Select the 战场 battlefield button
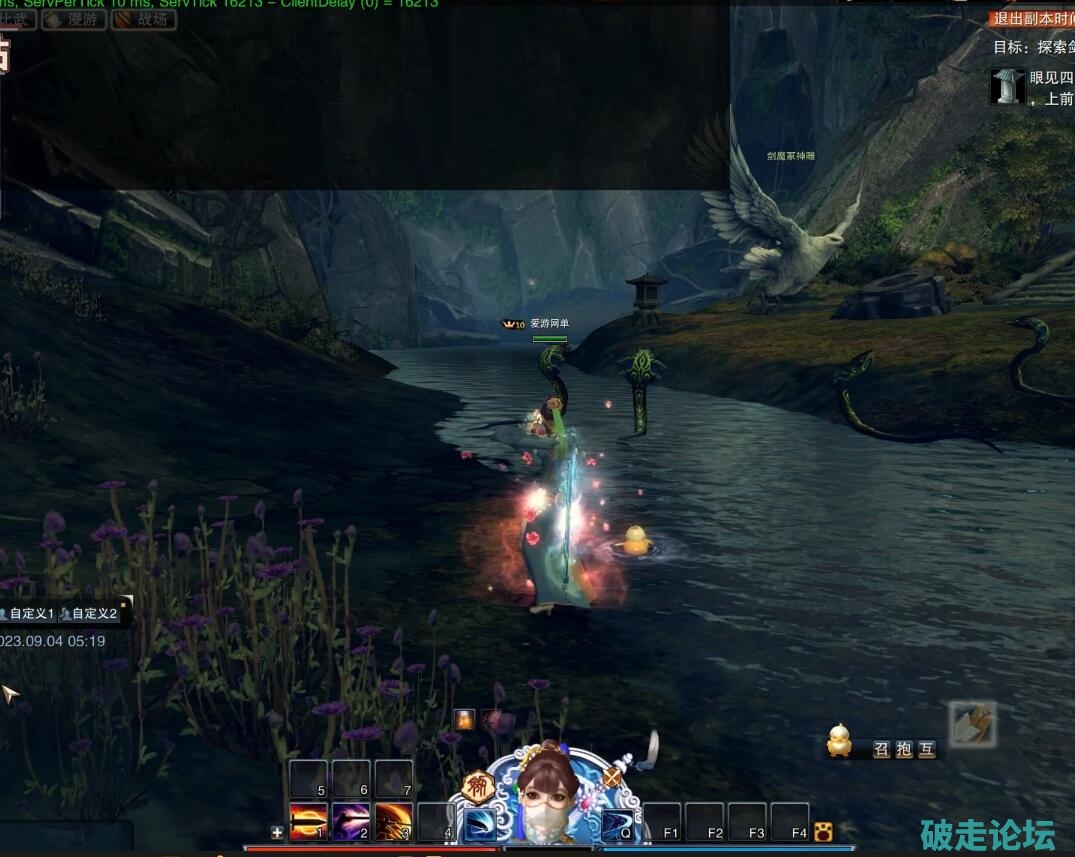Viewport: 1075px width, 857px height. [x=143, y=19]
